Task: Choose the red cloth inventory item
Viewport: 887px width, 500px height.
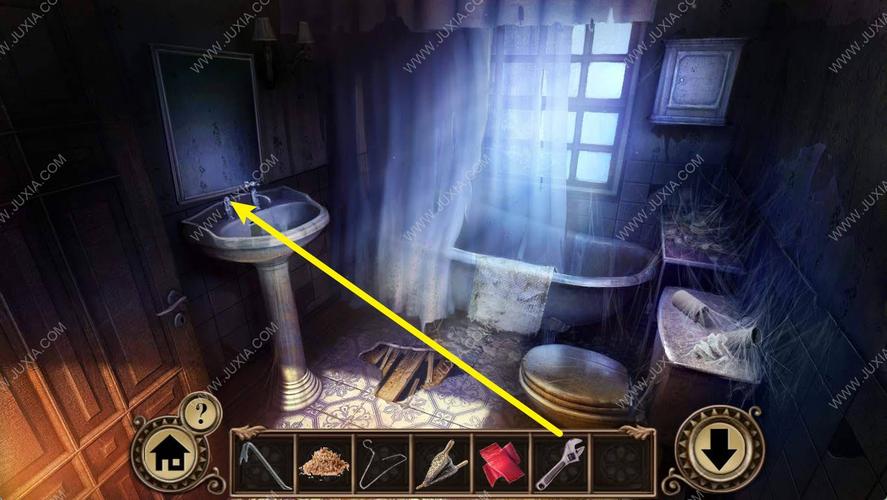Action: pos(501,464)
